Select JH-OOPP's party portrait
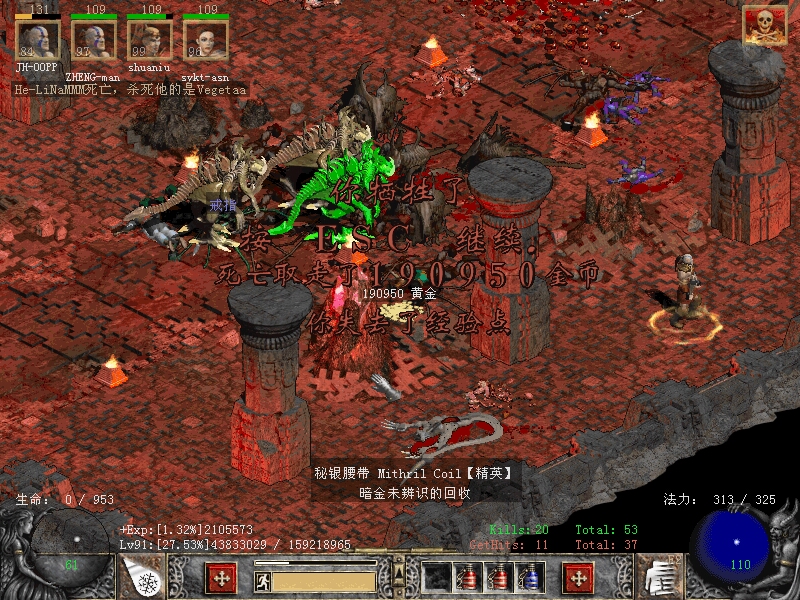This screenshot has height=600, width=800. click(37, 39)
